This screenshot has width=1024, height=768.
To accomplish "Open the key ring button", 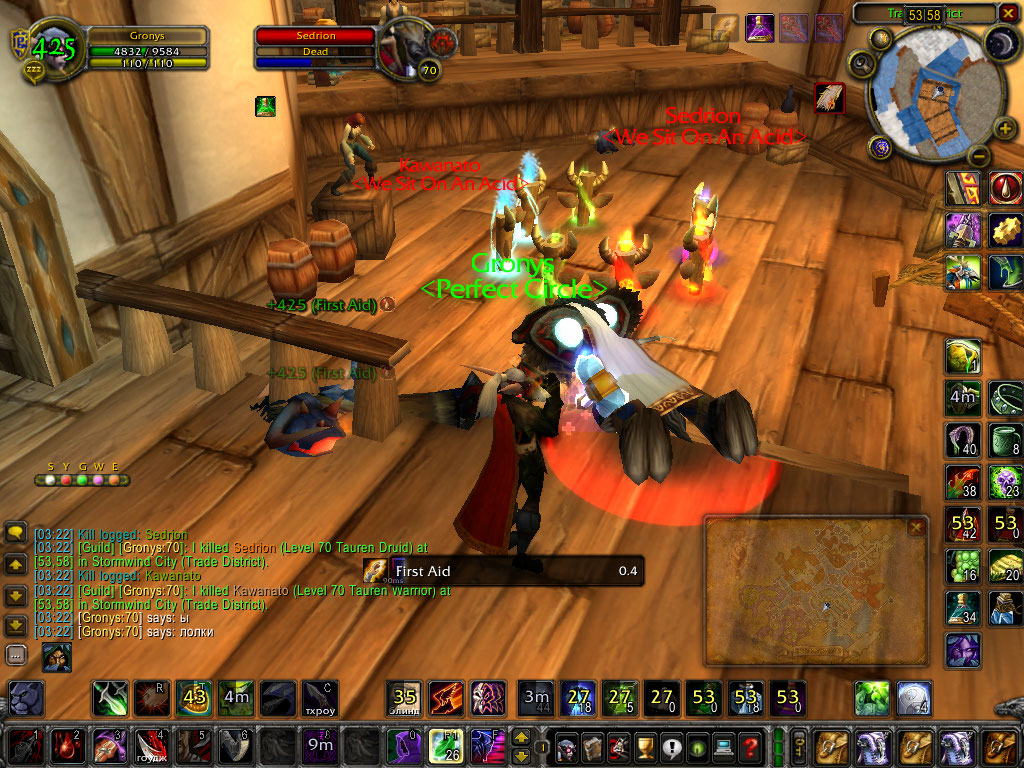I will [799, 746].
